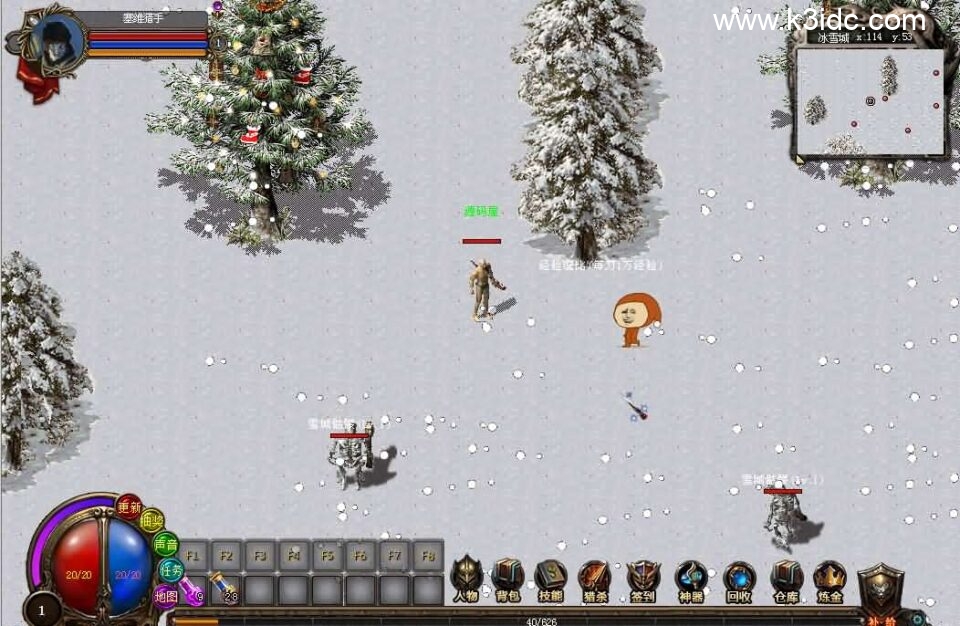Select the 回收 recycle icon
The width and height of the screenshot is (960, 626).
click(739, 578)
